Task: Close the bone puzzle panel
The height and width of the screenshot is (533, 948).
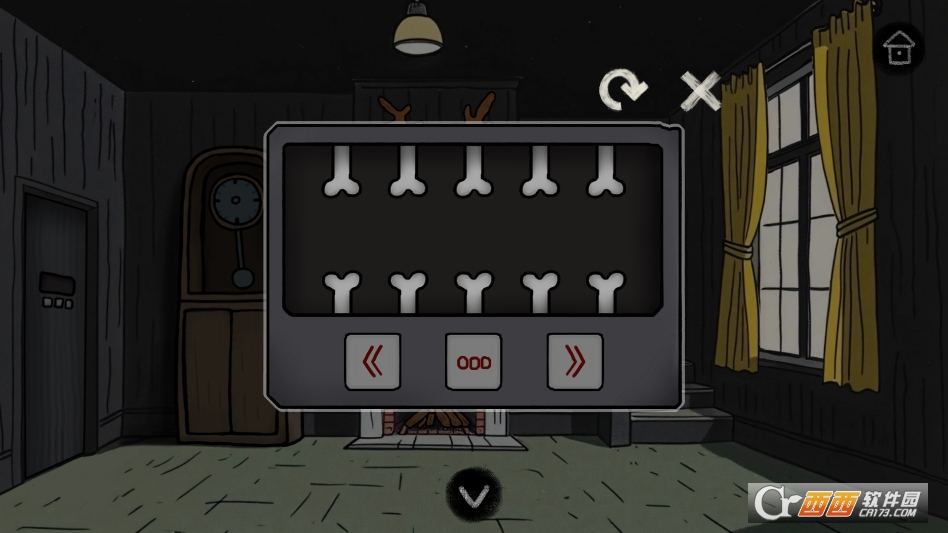Action: pyautogui.click(x=700, y=91)
